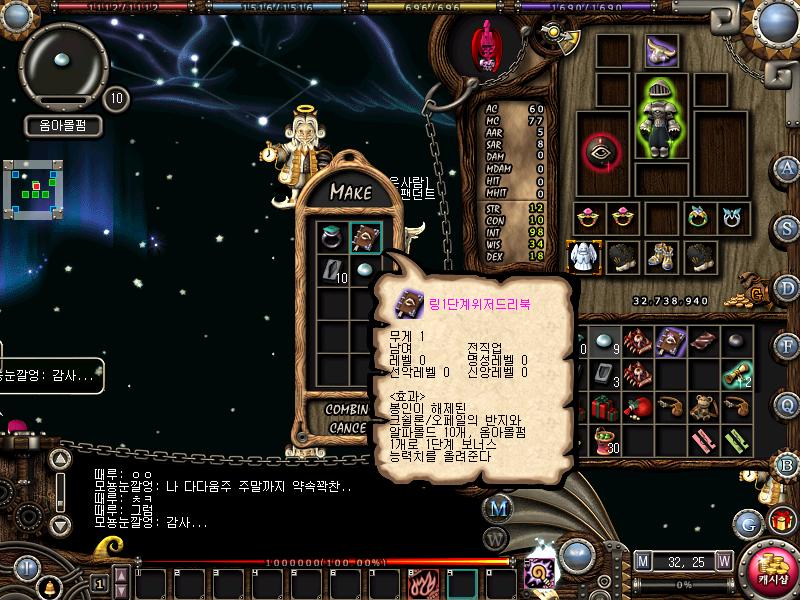Click the round B side button
800x600 pixels.
[x=789, y=464]
